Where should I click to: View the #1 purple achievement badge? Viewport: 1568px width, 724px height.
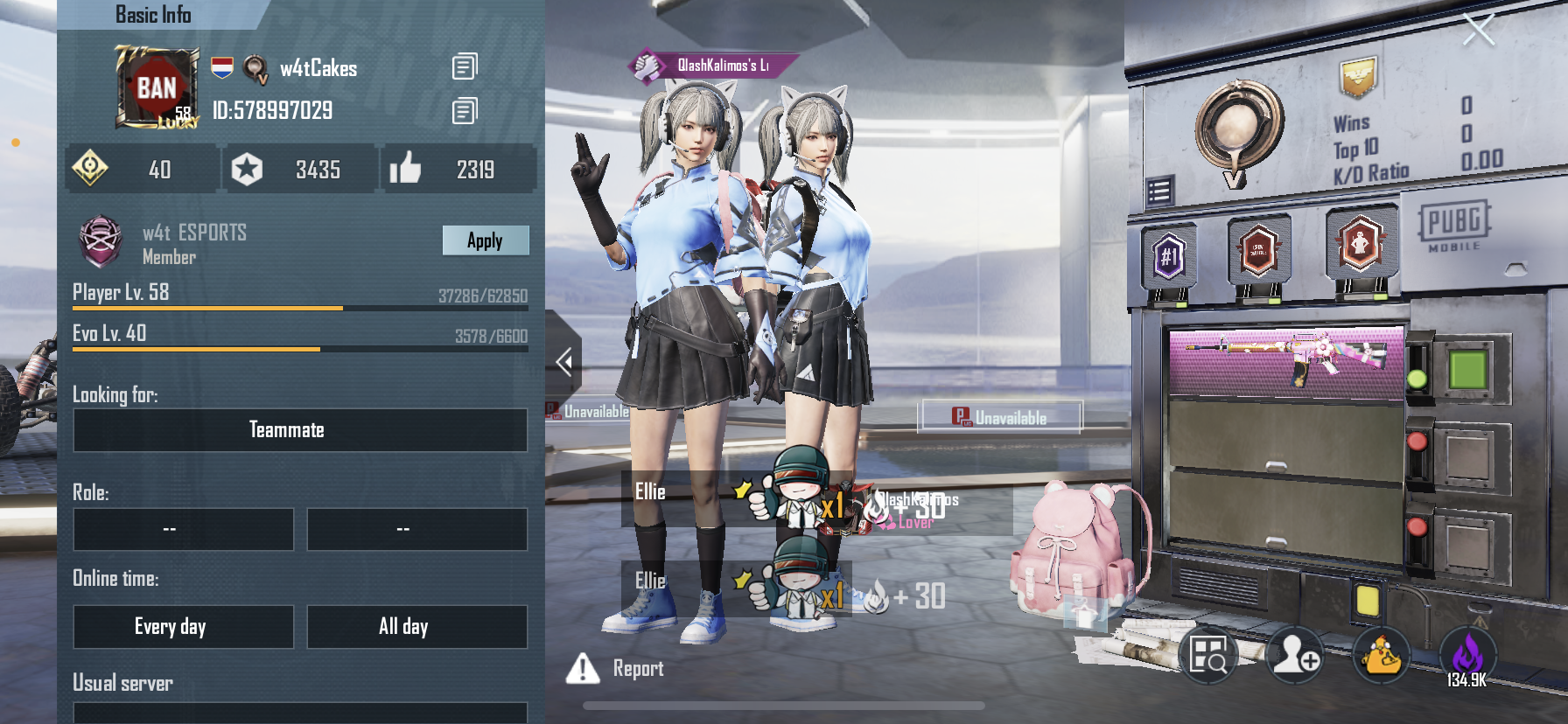(1169, 257)
